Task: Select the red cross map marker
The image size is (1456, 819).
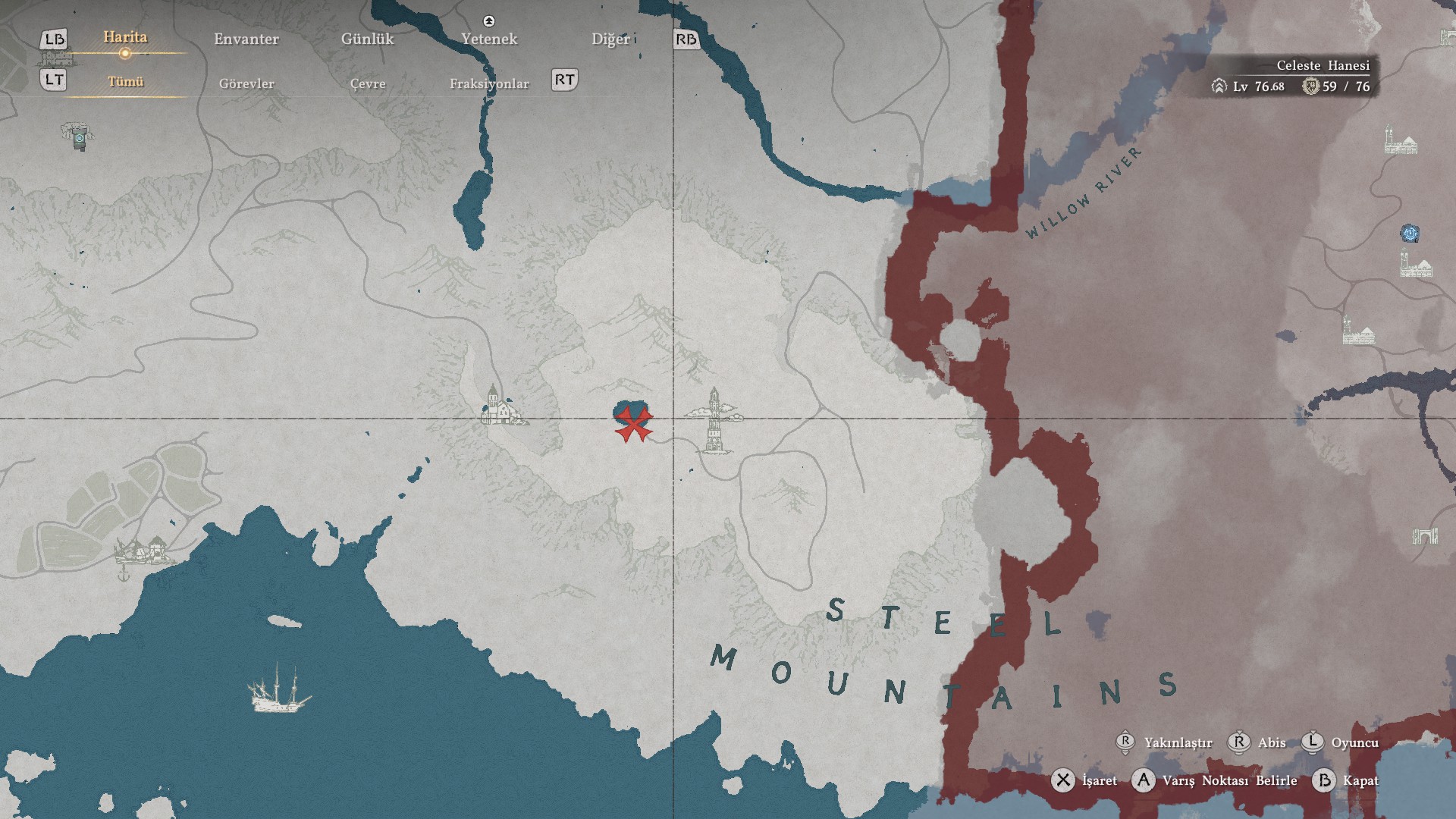Action: click(633, 424)
